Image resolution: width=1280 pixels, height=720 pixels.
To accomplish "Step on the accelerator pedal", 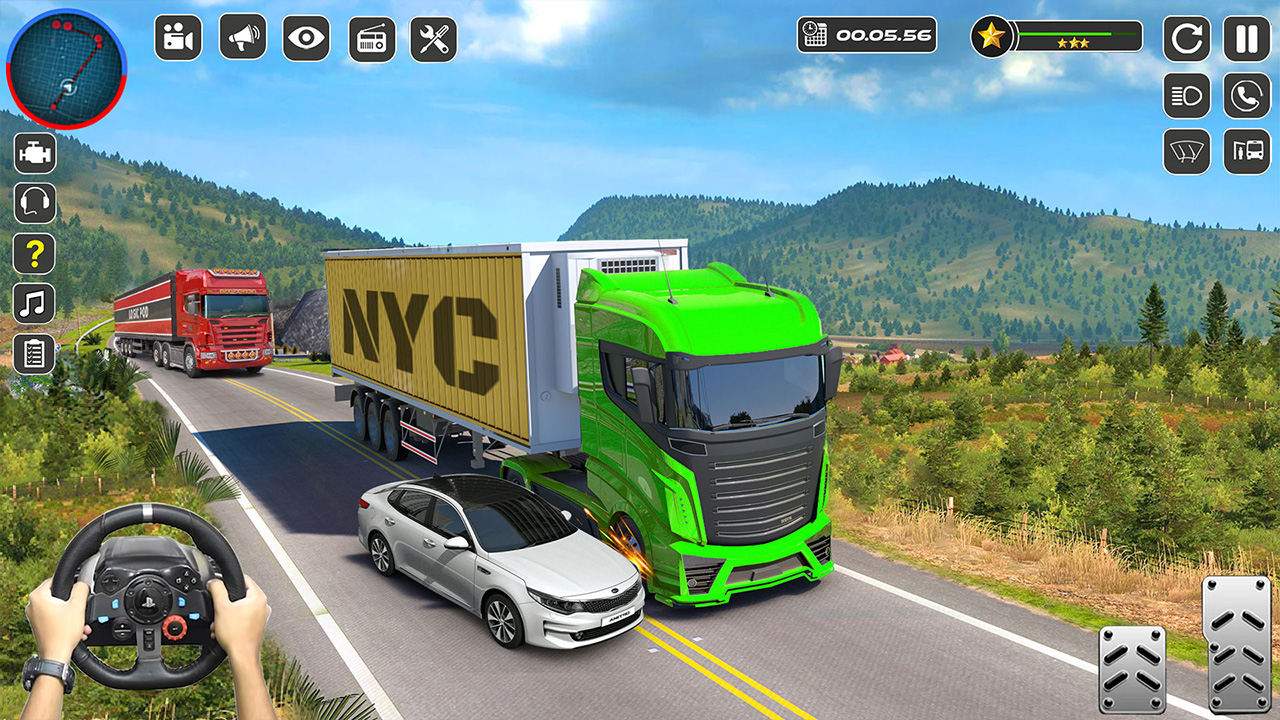I will pos(1236,643).
